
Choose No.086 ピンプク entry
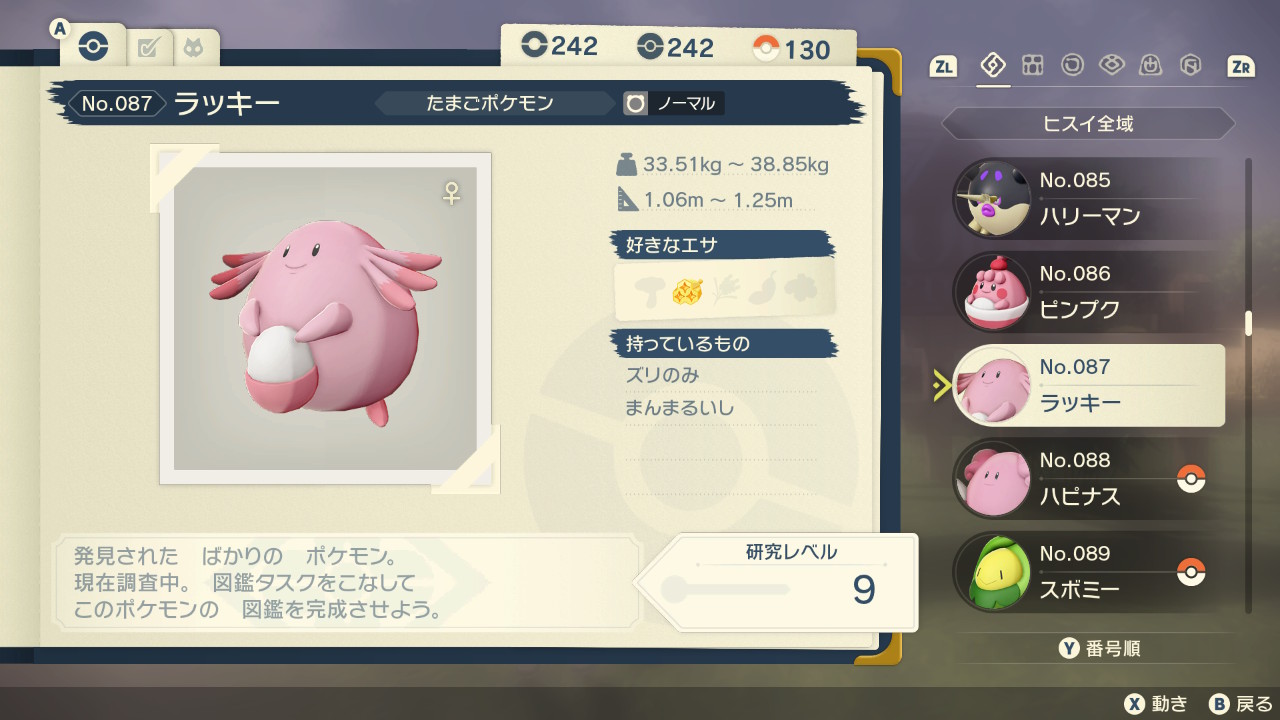coord(1088,292)
